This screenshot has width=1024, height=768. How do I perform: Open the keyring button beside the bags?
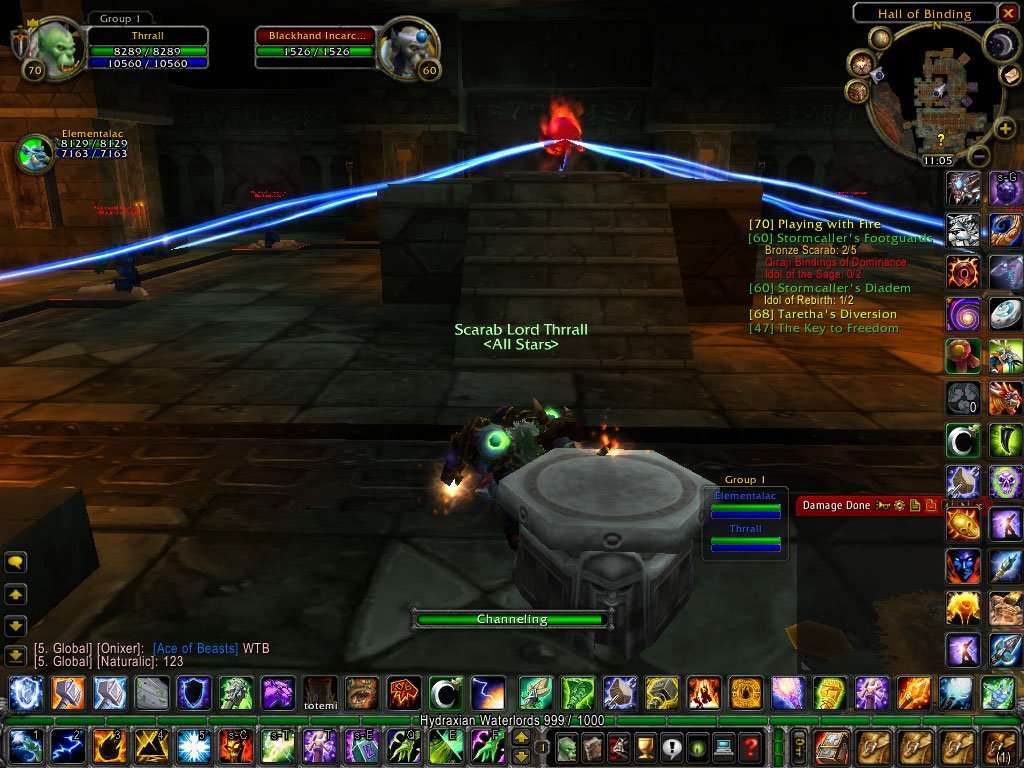pos(800,746)
